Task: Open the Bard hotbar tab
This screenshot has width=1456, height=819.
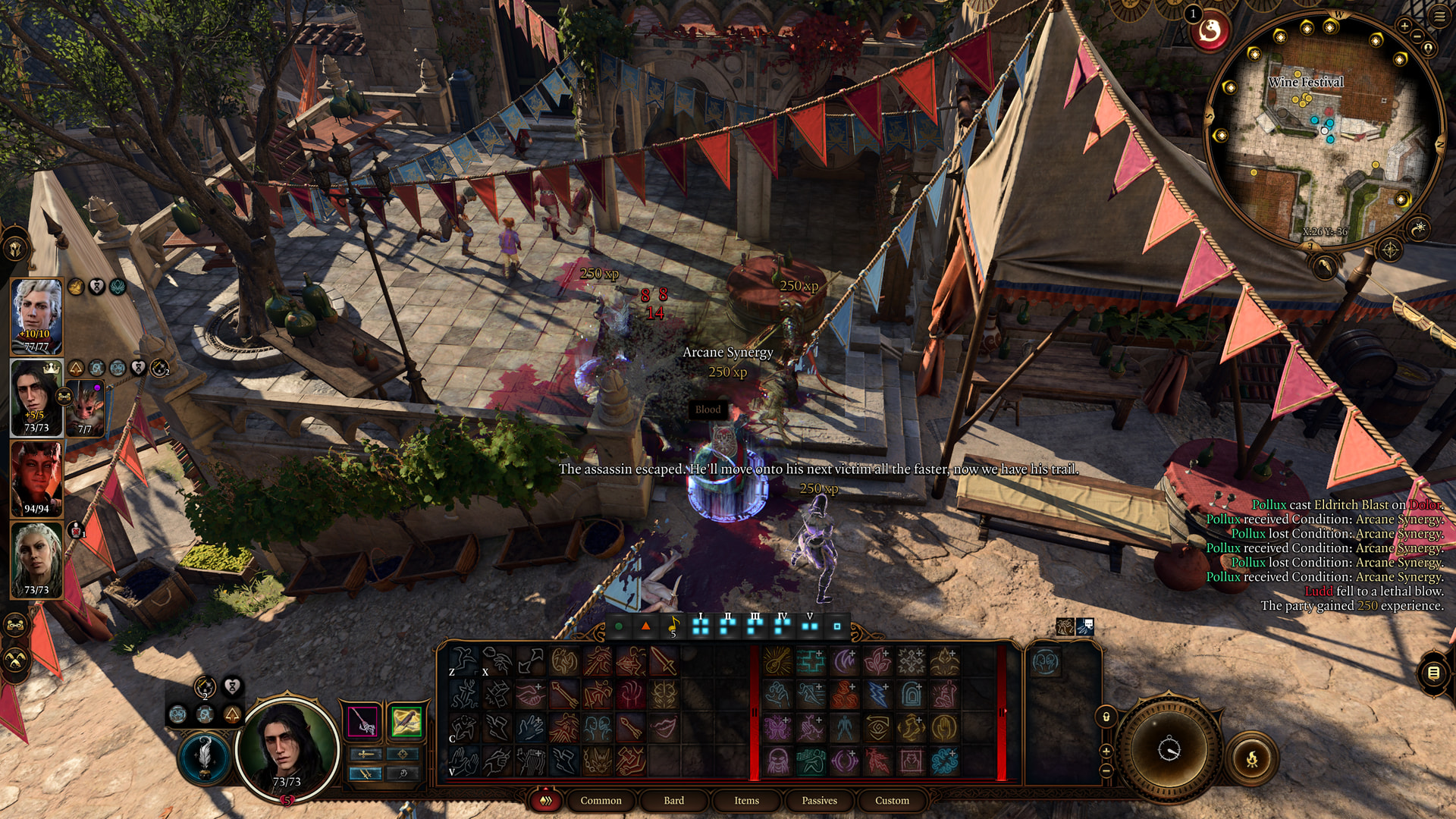Action: pos(673,800)
